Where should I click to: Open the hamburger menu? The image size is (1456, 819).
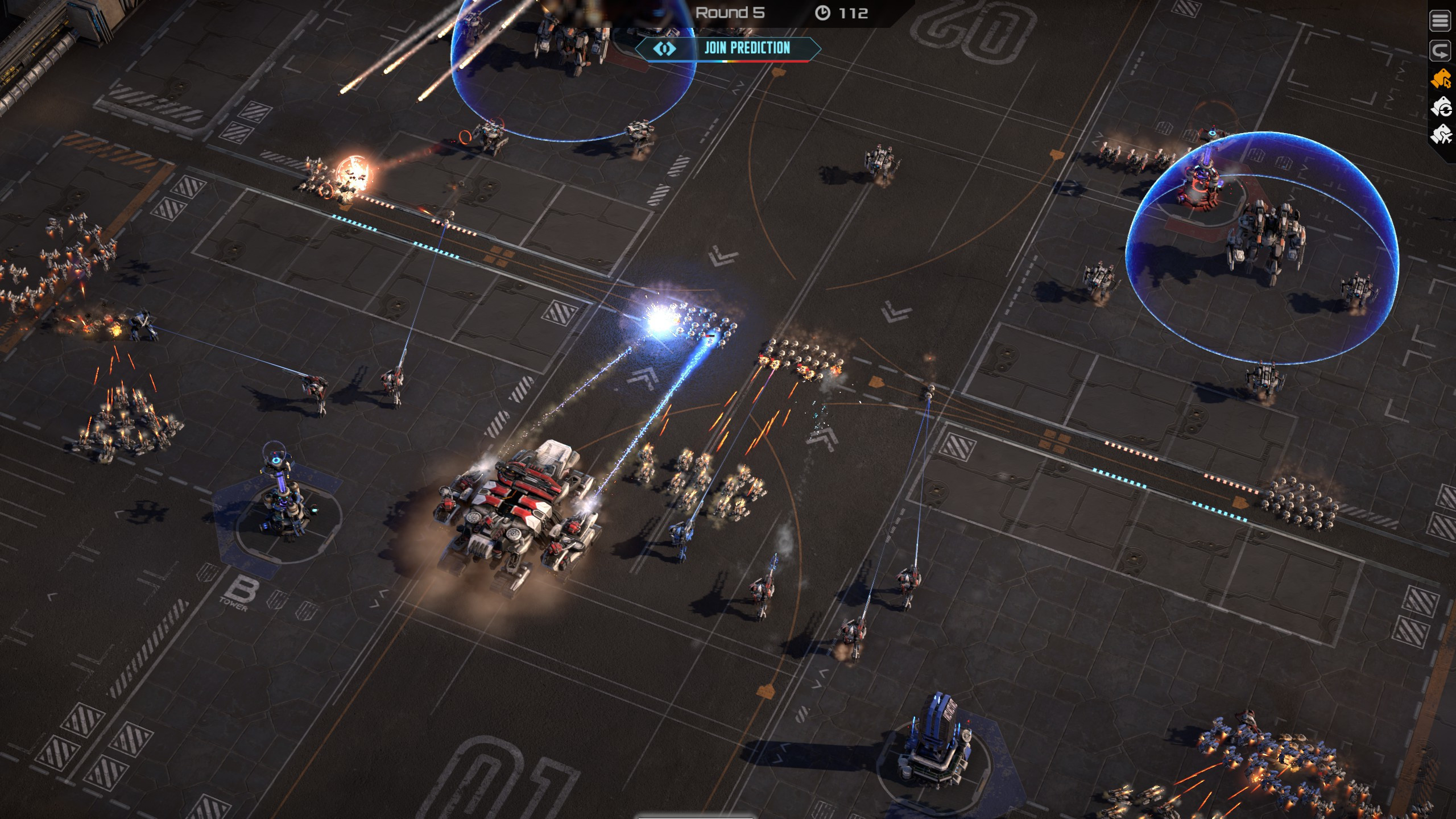click(x=1441, y=22)
